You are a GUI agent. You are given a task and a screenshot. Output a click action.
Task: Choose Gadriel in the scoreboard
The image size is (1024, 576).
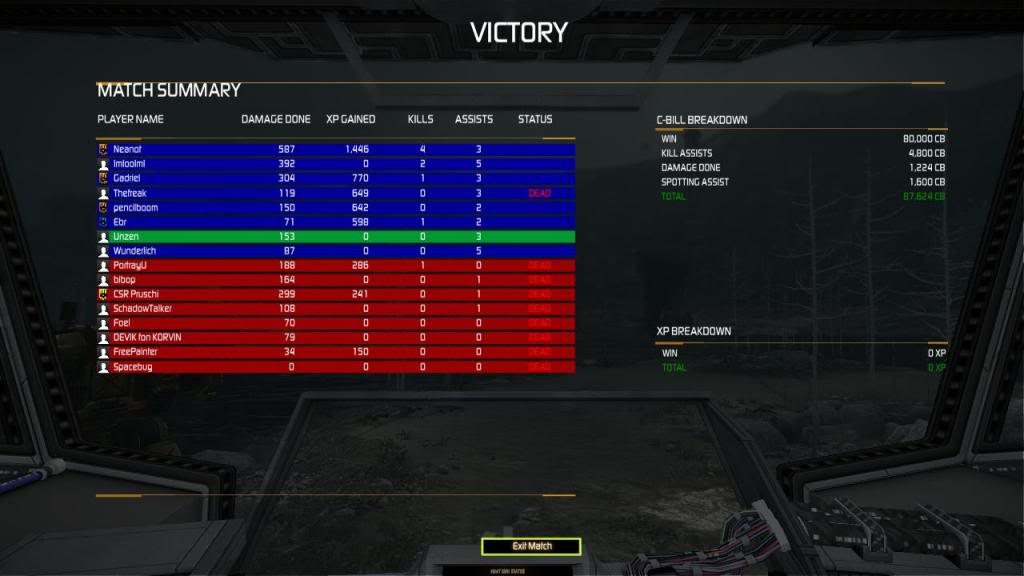[335, 178]
